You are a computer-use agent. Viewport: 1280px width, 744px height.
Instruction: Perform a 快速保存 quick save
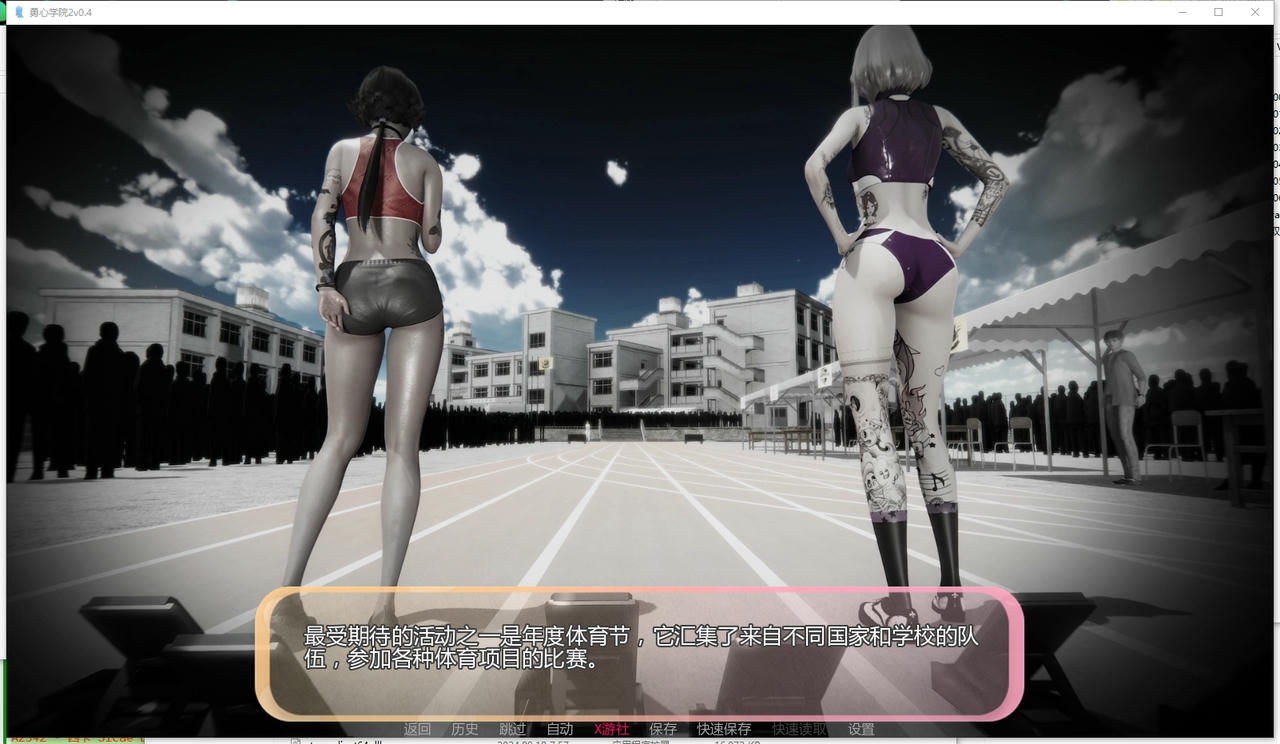722,729
